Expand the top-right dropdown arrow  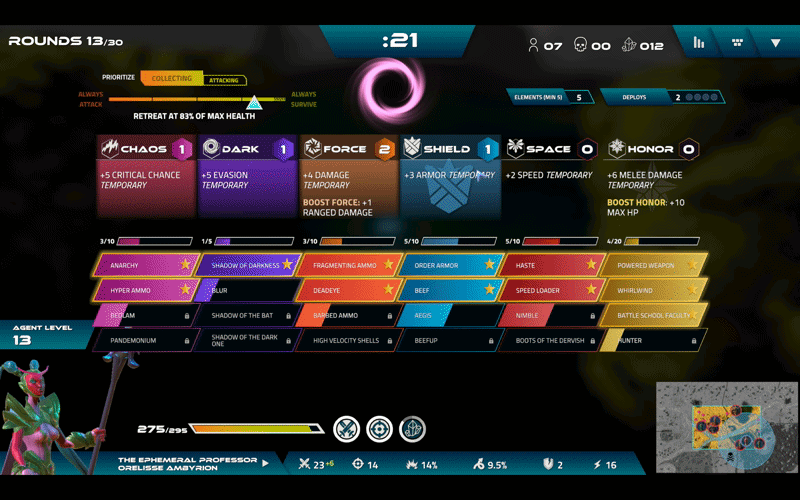pos(775,43)
